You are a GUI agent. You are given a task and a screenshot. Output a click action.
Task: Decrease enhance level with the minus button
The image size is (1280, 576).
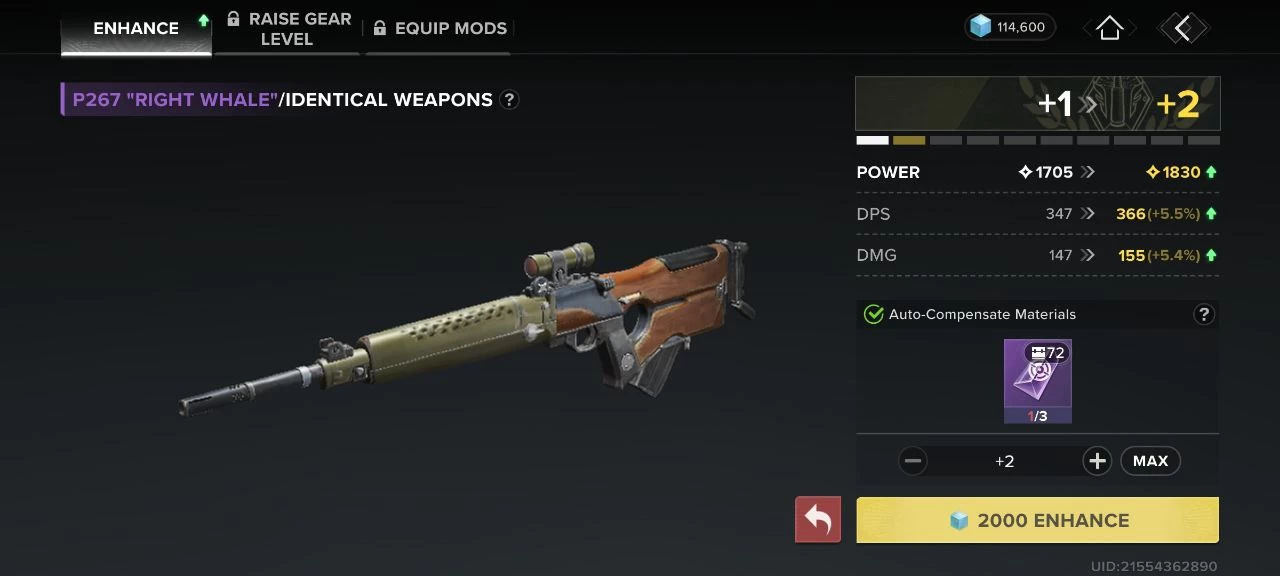click(912, 461)
